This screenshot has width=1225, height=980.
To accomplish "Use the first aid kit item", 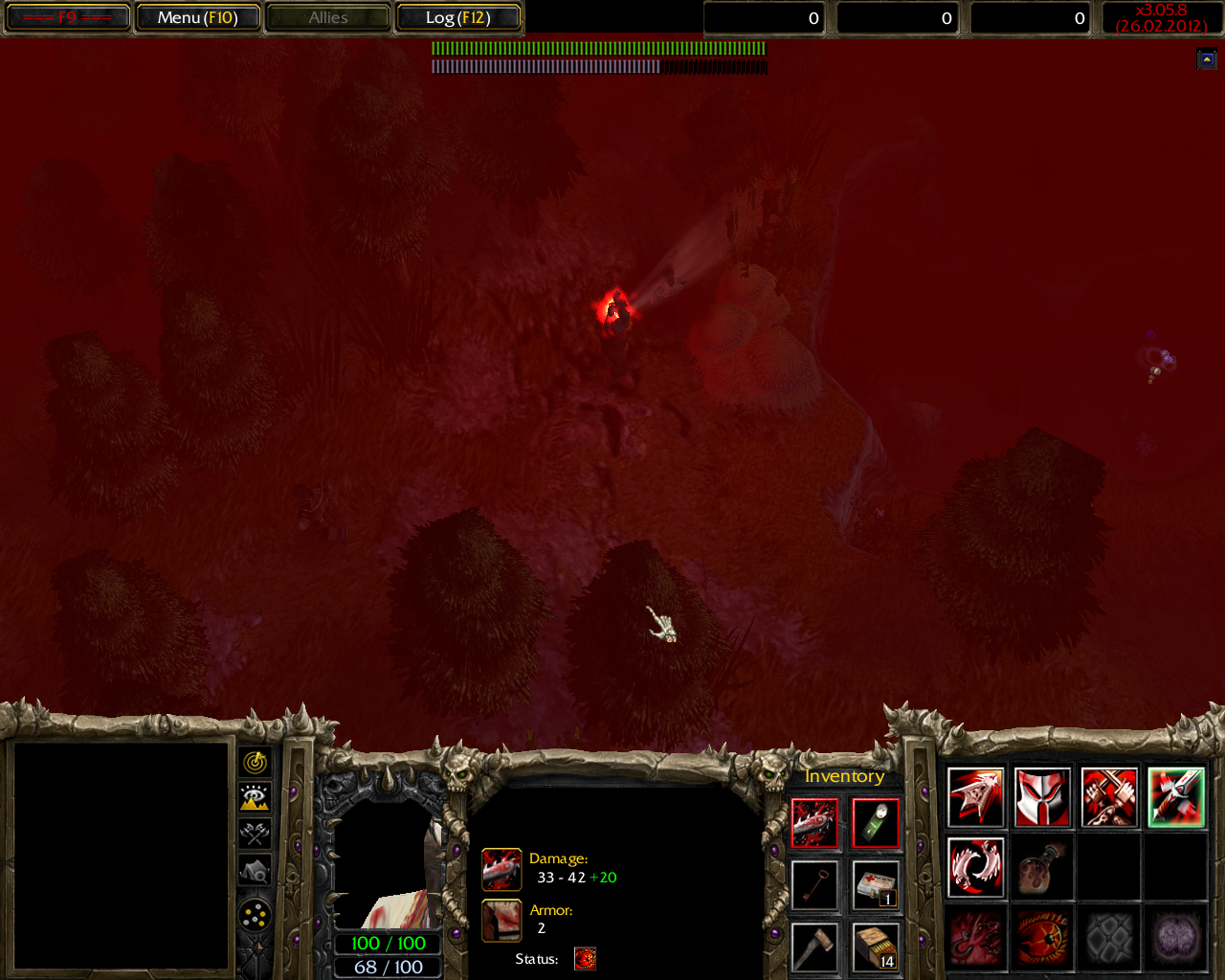I will (876, 884).
